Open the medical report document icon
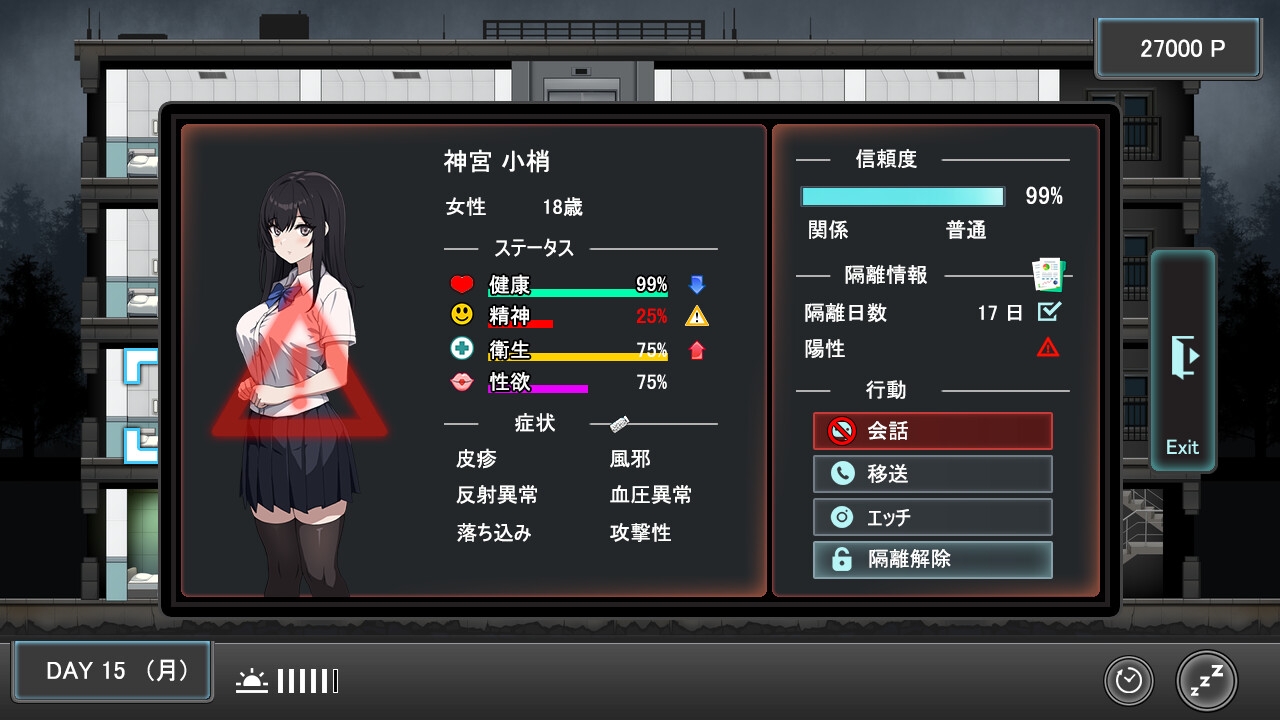Image resolution: width=1280 pixels, height=720 pixels. pyautogui.click(x=1047, y=273)
